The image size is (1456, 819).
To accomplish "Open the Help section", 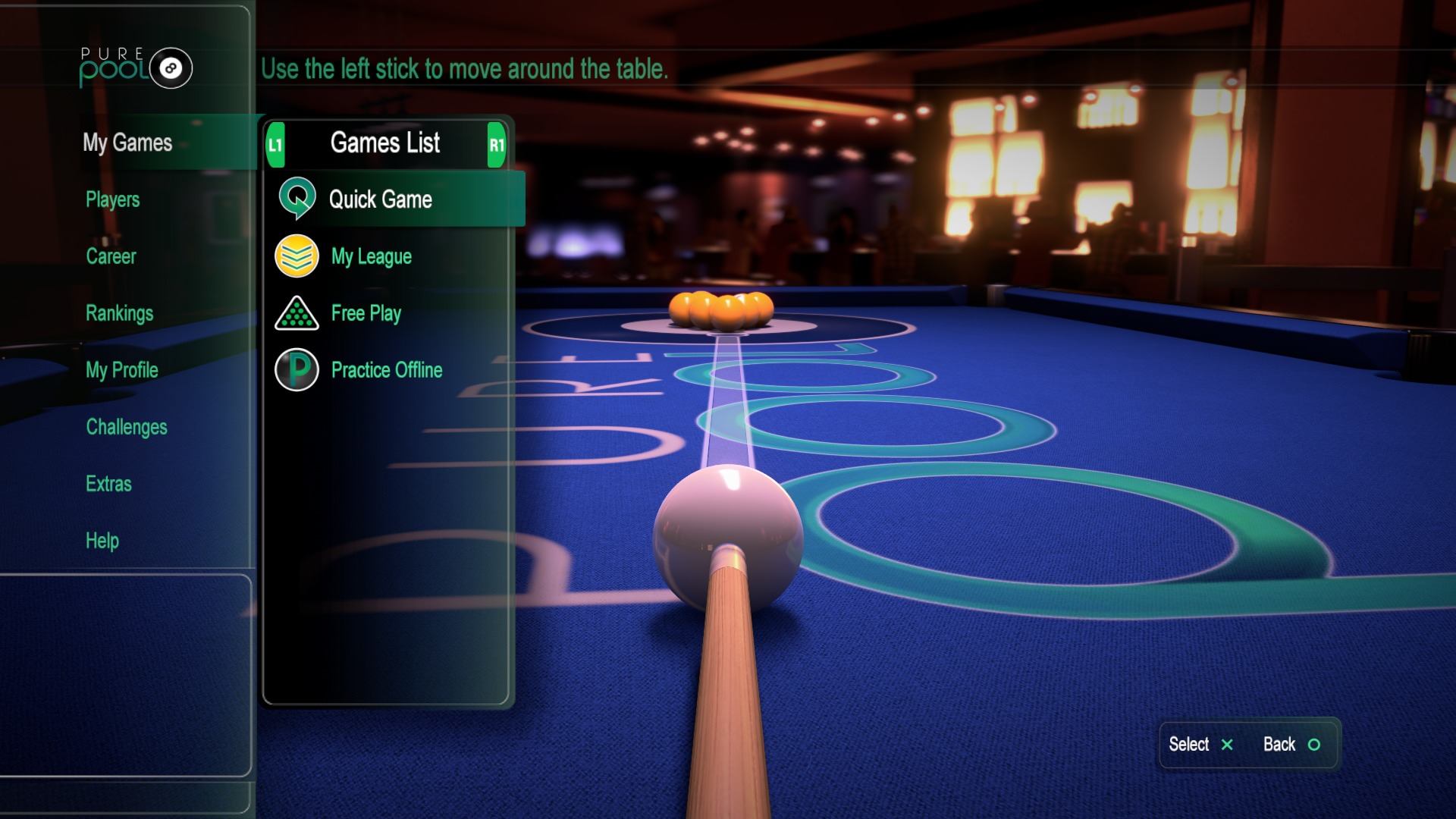I will [x=102, y=541].
